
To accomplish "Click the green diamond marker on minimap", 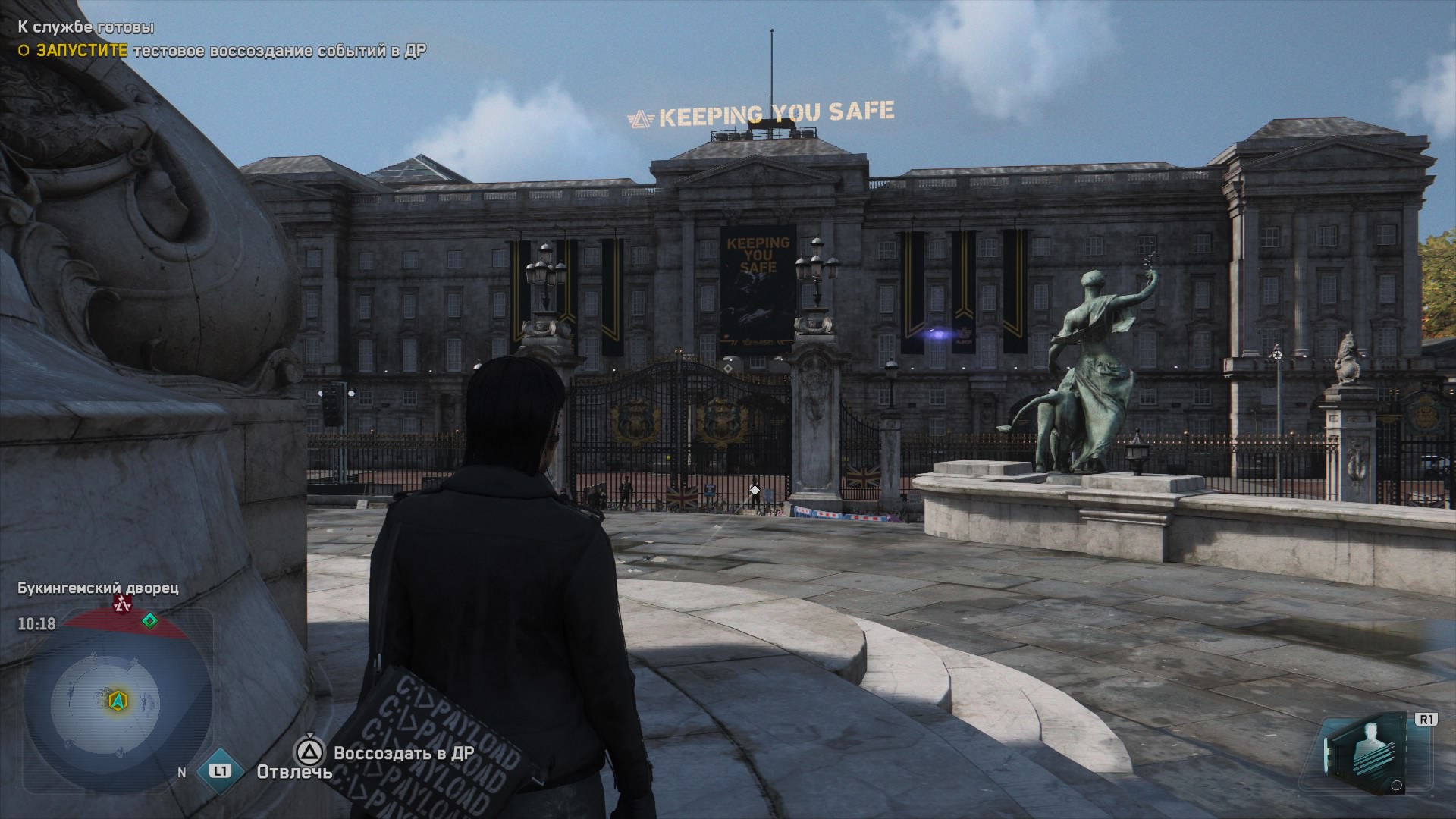I will point(150,621).
